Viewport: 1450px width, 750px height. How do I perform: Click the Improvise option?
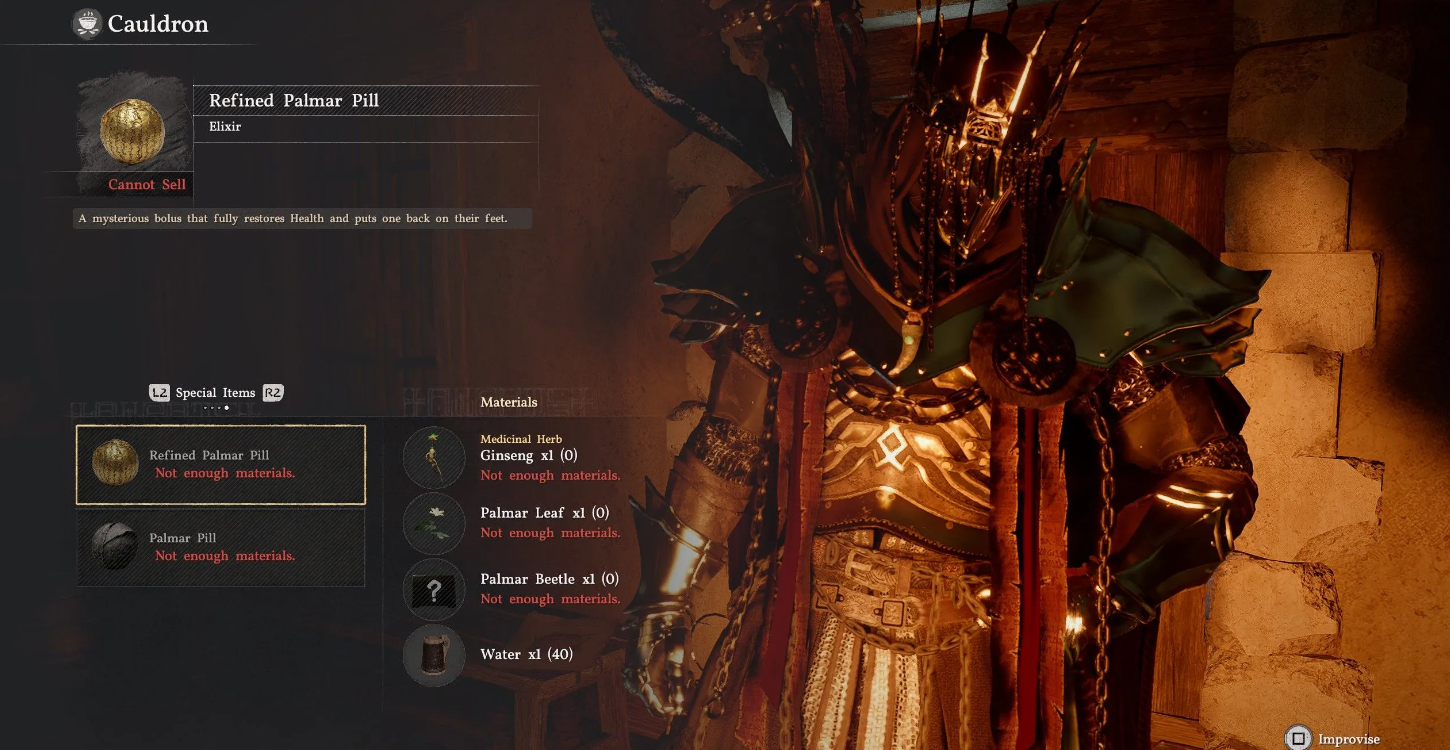[1334, 739]
